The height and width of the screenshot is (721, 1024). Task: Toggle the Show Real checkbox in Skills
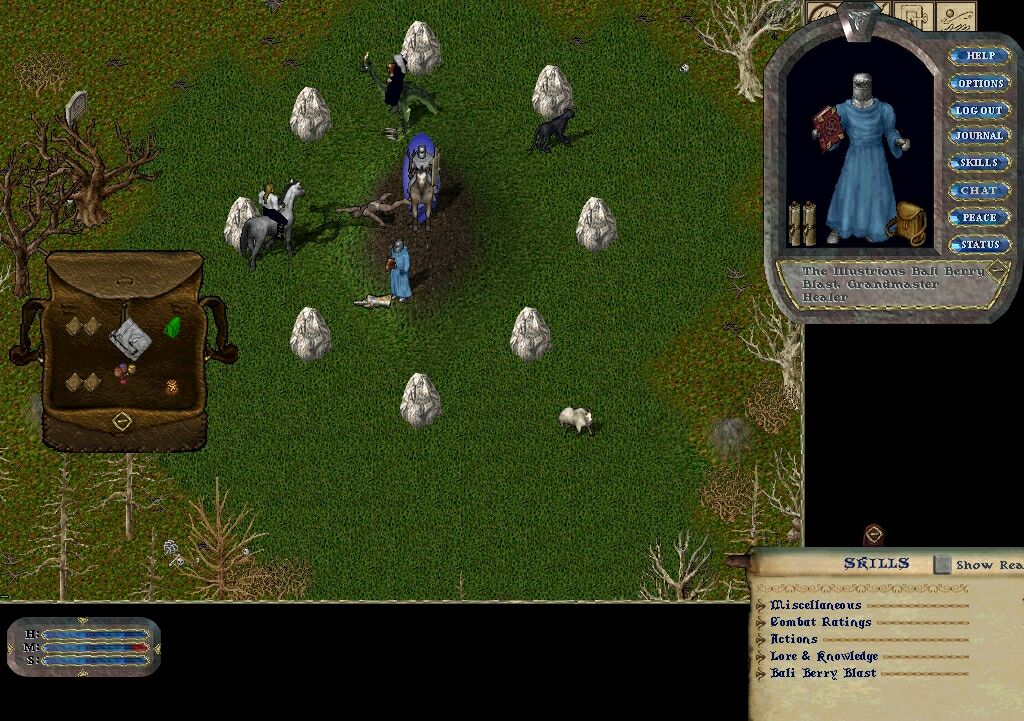(x=942, y=565)
